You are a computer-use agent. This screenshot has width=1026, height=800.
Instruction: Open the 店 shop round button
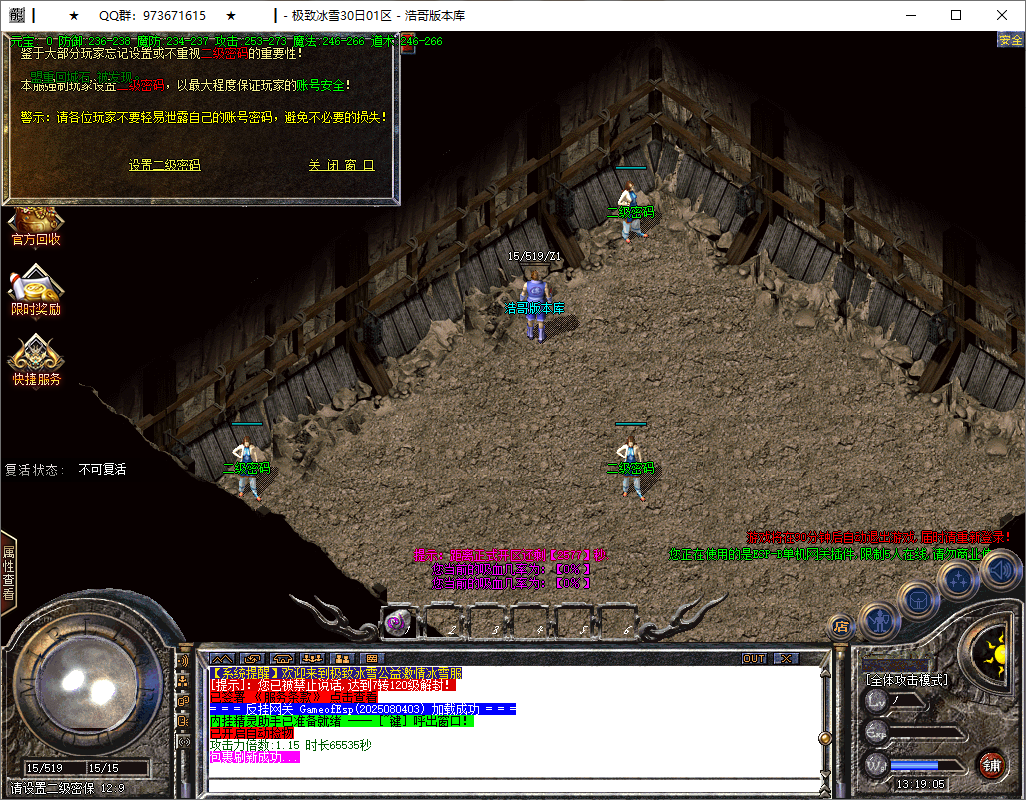[x=841, y=627]
